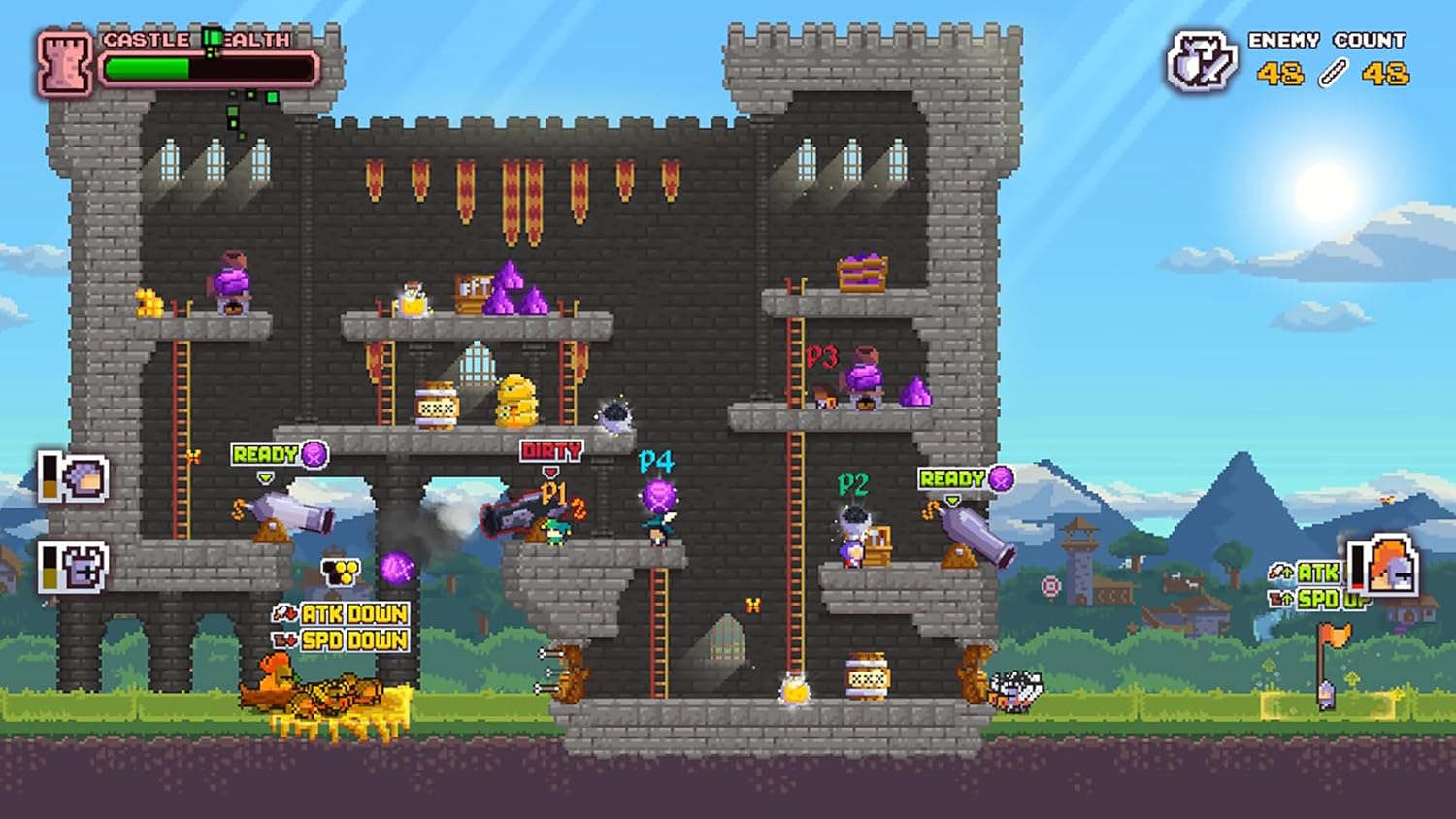Click the red DIRTY cannon status tag
Viewport: 1456px width, 819px height.
[x=550, y=451]
